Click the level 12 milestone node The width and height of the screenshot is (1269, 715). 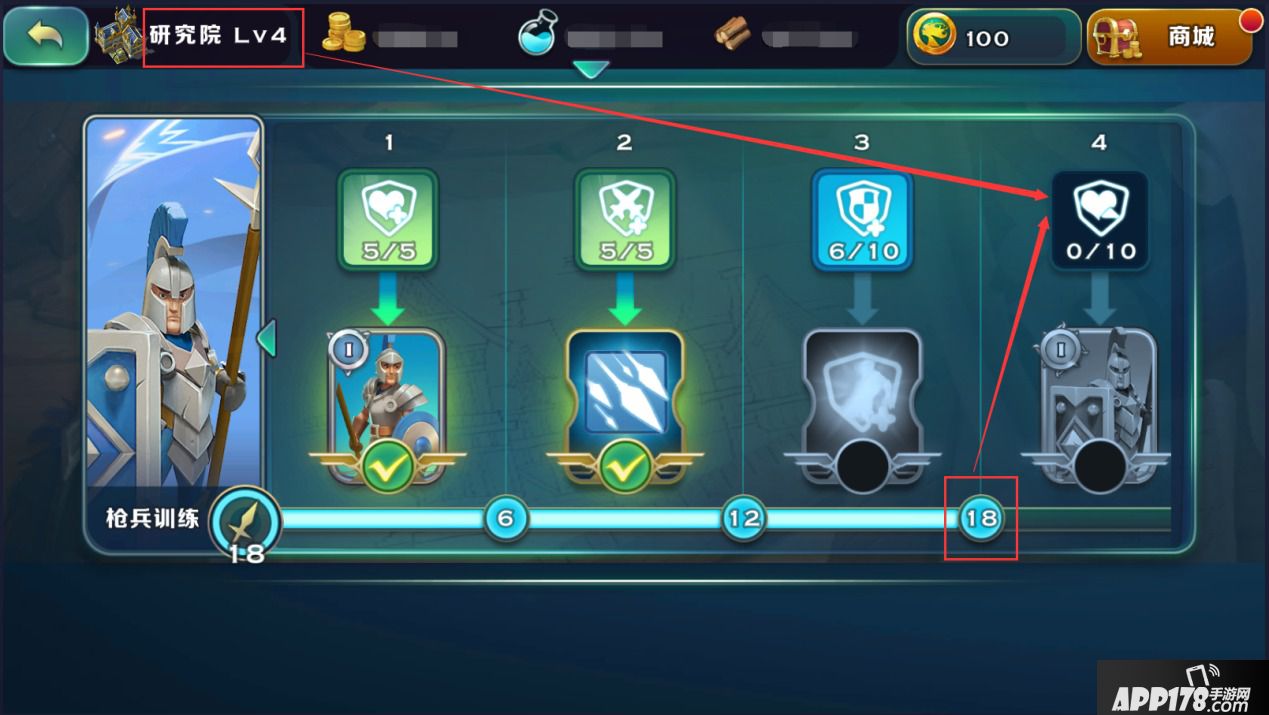point(743,518)
